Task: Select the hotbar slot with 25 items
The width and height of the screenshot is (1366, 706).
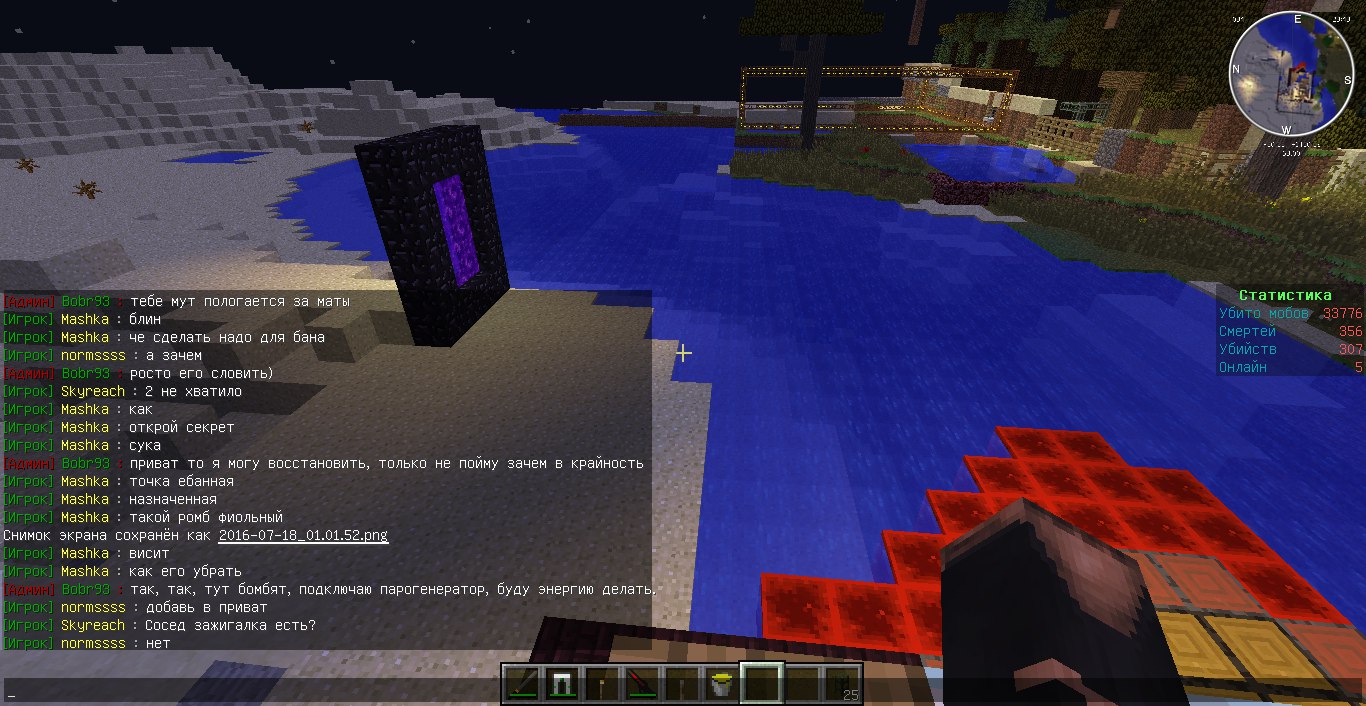Action: pyautogui.click(x=842, y=684)
